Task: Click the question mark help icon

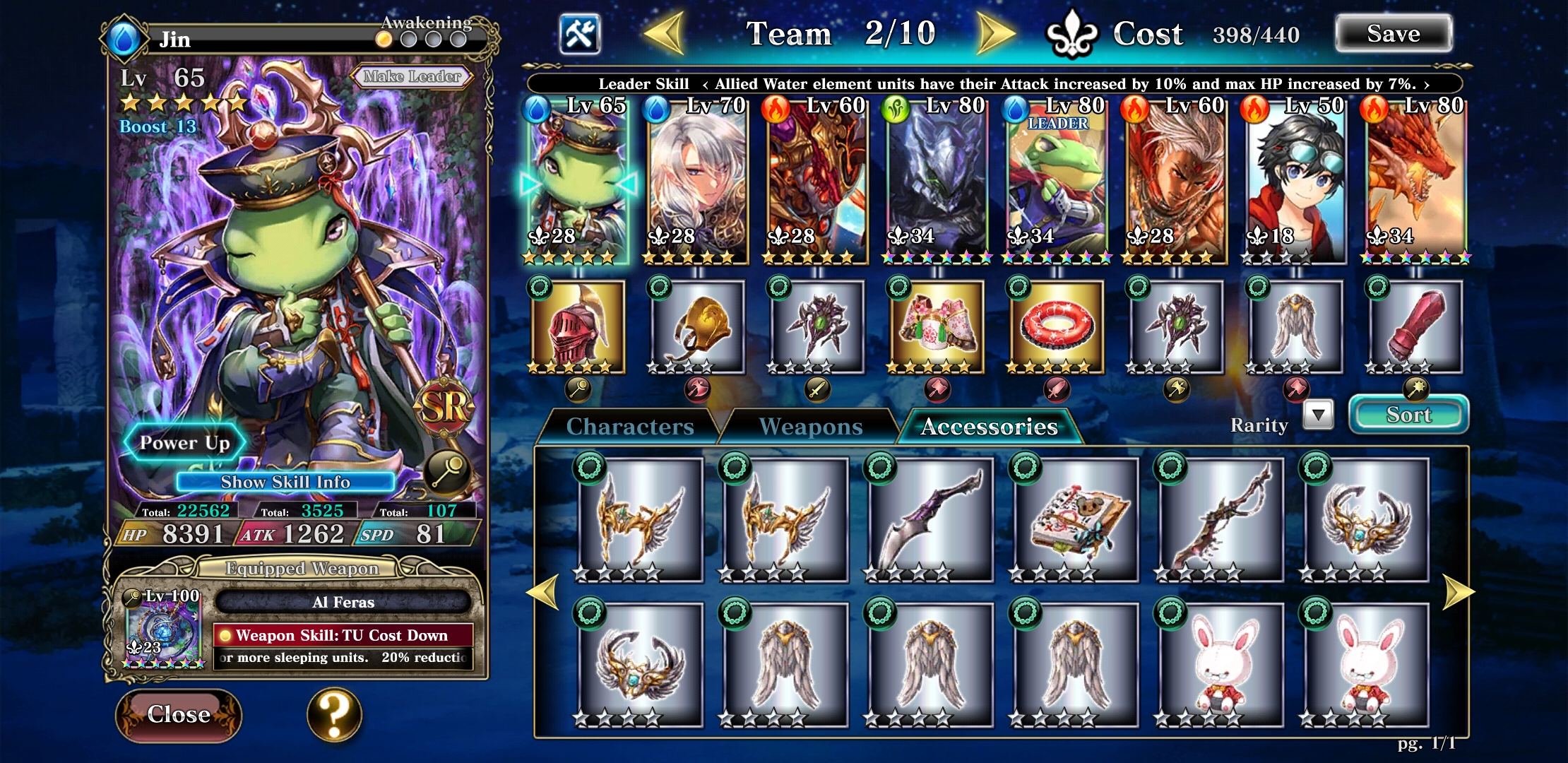Action: coord(333,715)
